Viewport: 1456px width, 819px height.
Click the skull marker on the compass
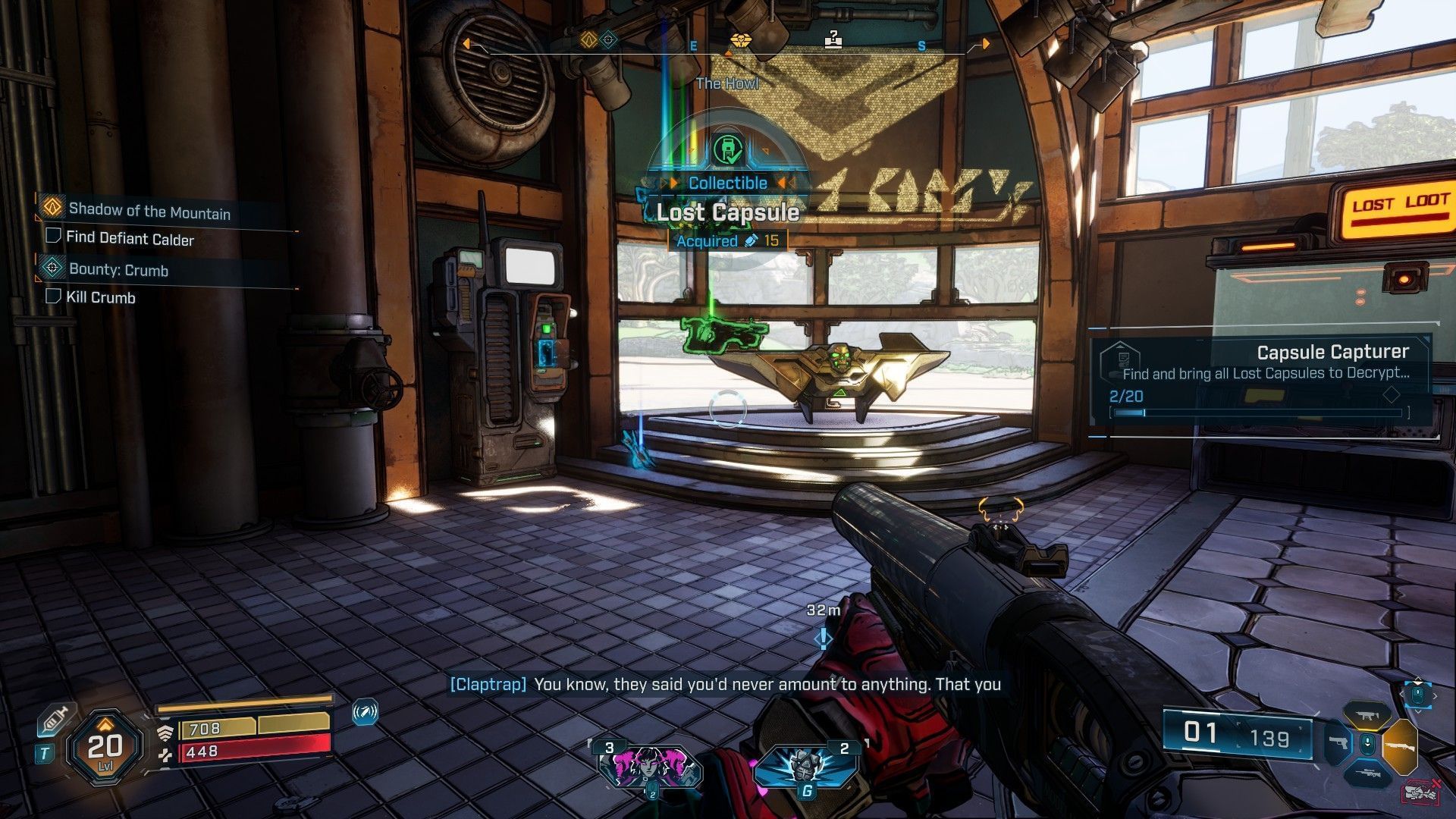click(x=740, y=41)
